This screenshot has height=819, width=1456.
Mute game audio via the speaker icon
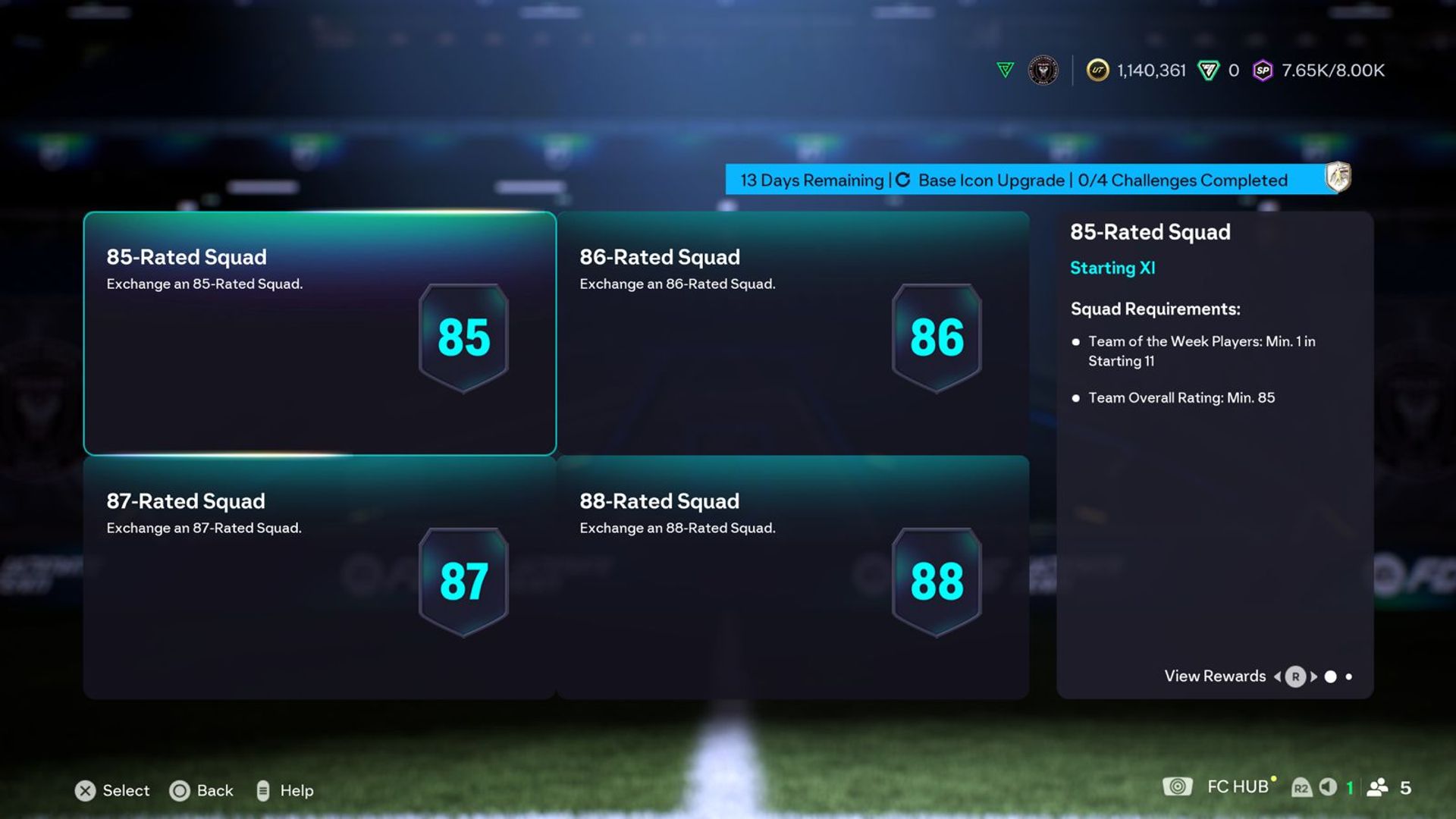tap(1328, 789)
